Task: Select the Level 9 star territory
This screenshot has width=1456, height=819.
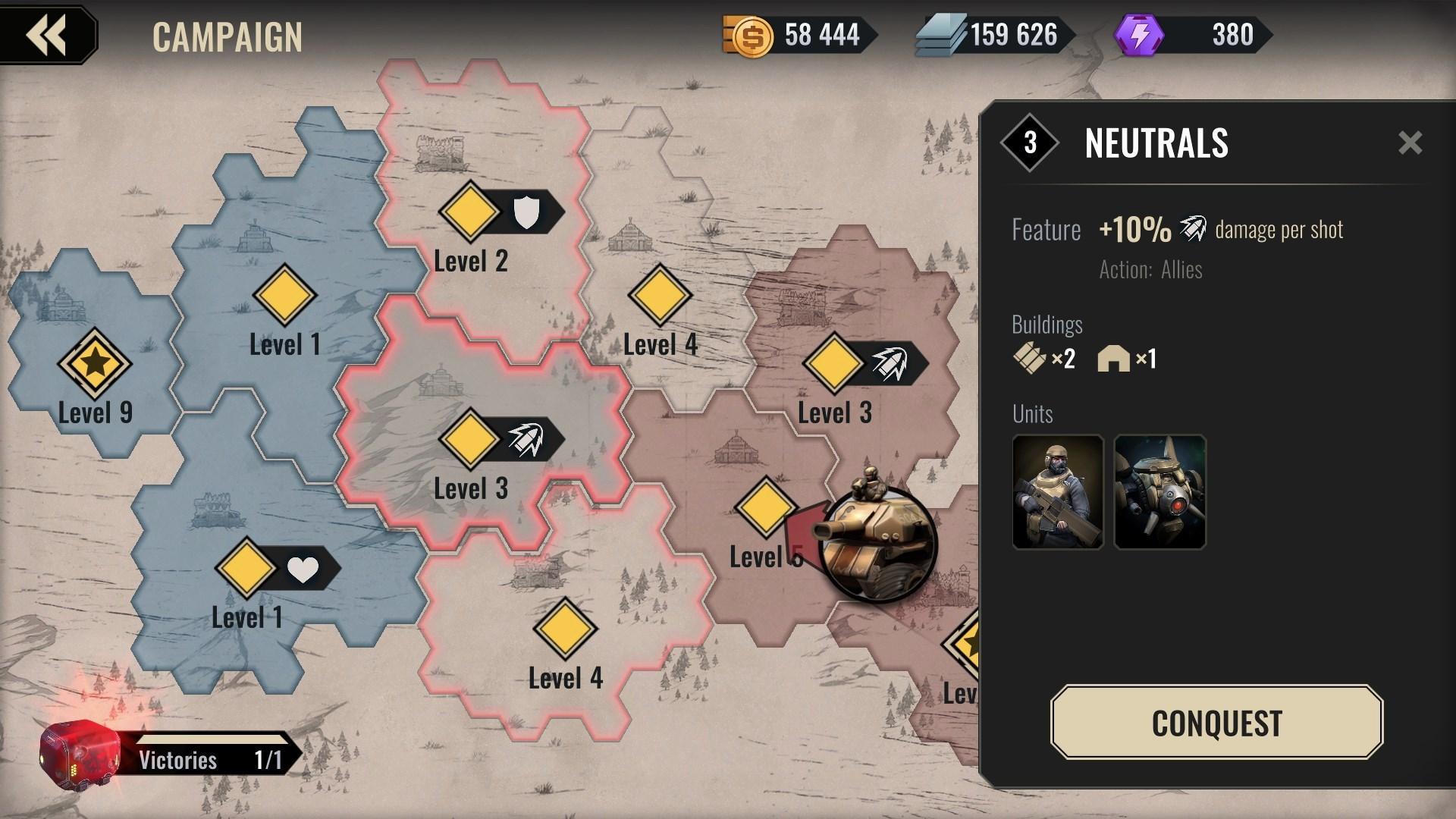Action: pyautogui.click(x=95, y=364)
